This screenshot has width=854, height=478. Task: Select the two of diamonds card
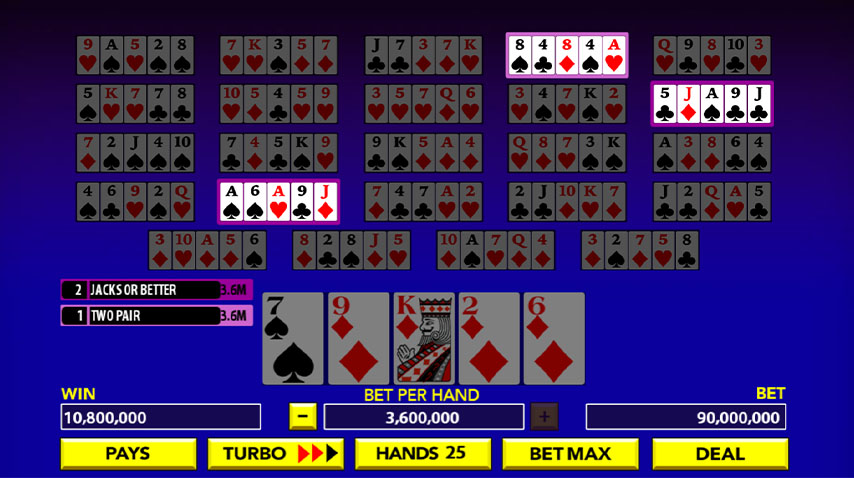point(489,339)
